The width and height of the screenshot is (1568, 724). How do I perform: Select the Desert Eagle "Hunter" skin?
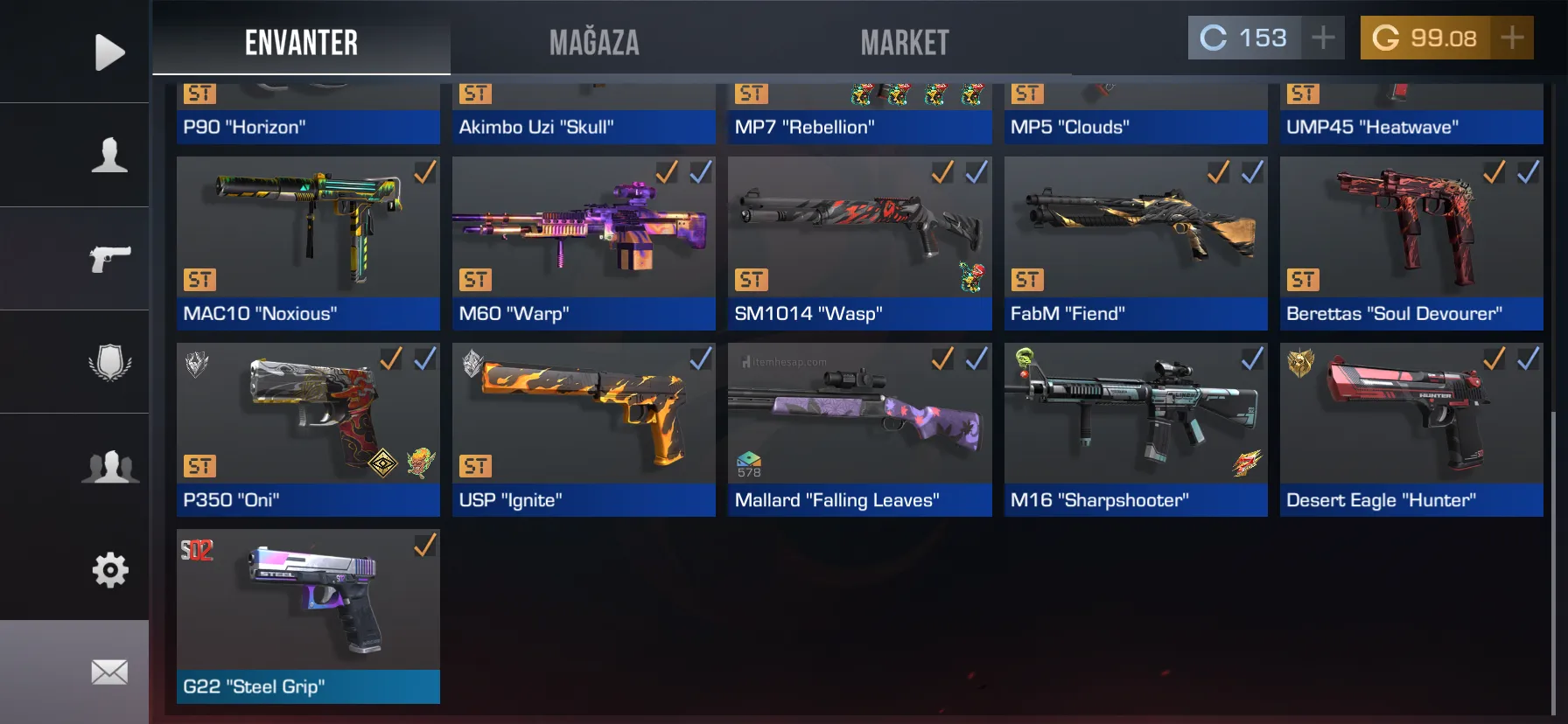click(1411, 429)
